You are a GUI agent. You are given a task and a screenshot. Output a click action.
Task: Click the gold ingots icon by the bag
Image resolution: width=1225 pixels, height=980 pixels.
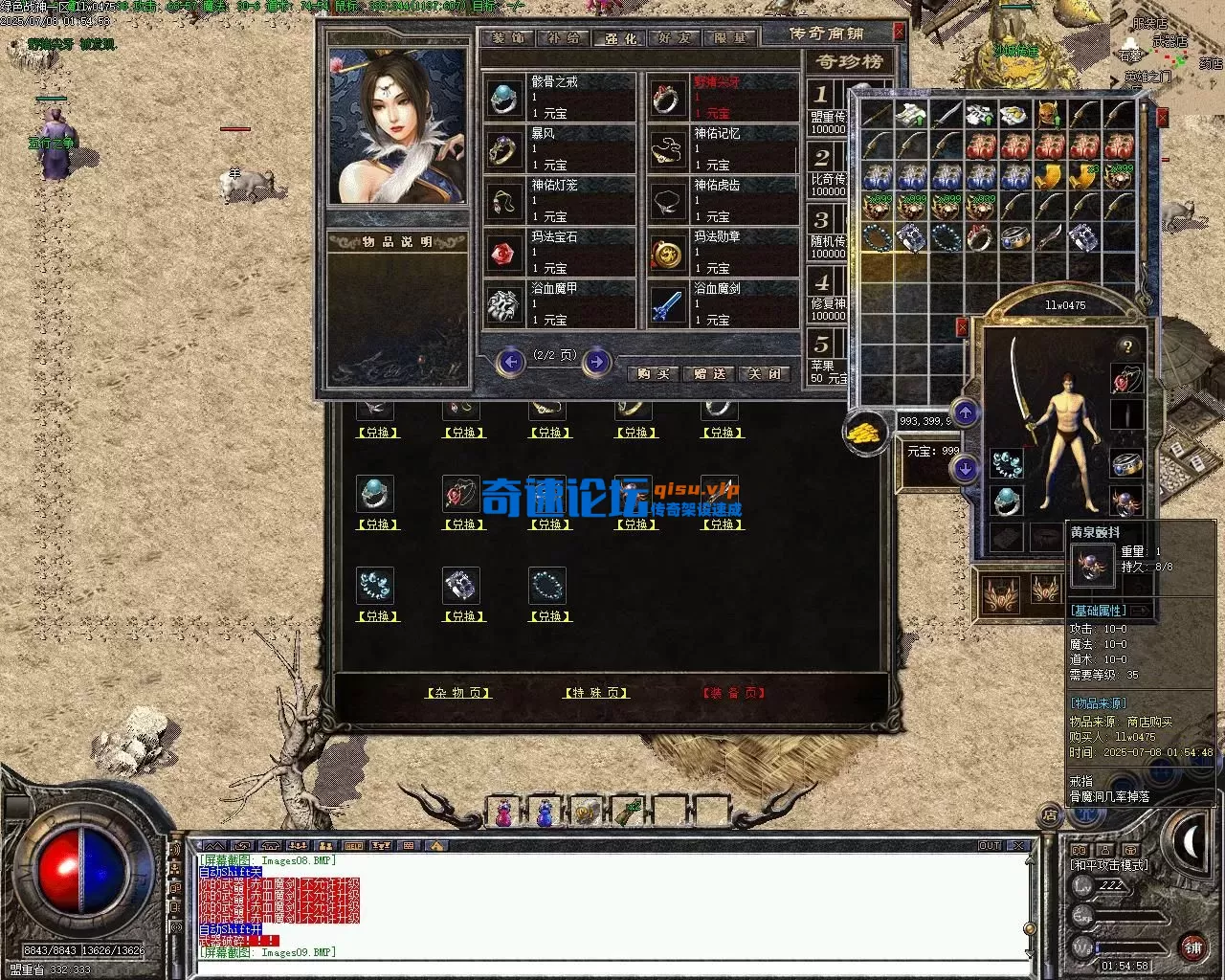864,433
